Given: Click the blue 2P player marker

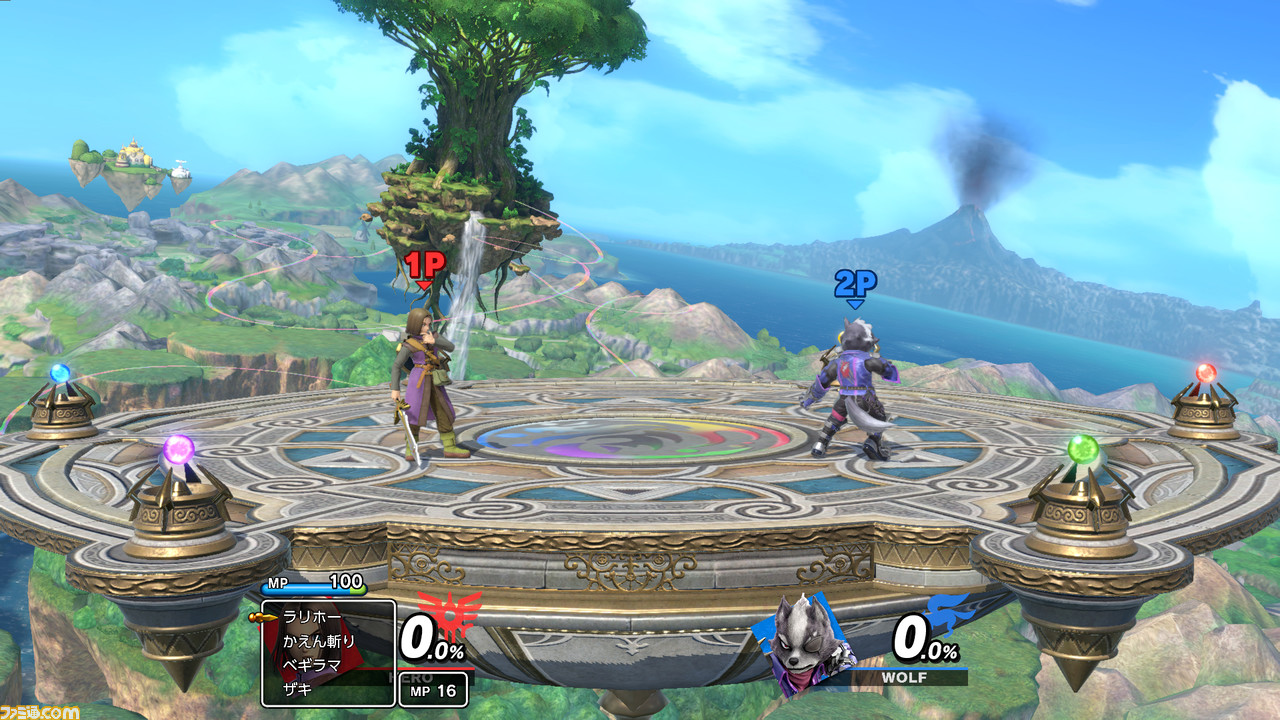Looking at the screenshot, I should pyautogui.click(x=855, y=285).
